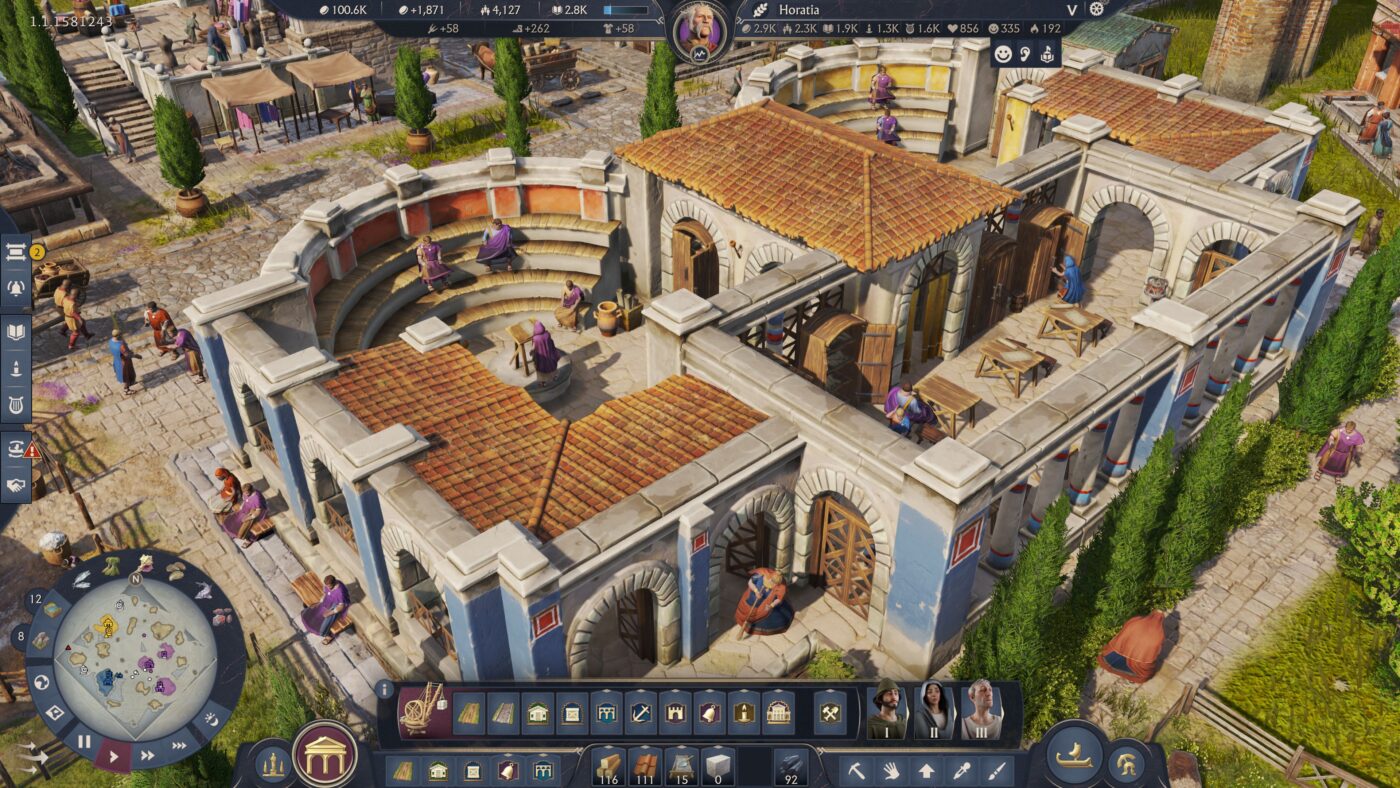Screen dimensions: 1400x788
Task: Set game speed to double fast-forward
Action: pos(148,756)
